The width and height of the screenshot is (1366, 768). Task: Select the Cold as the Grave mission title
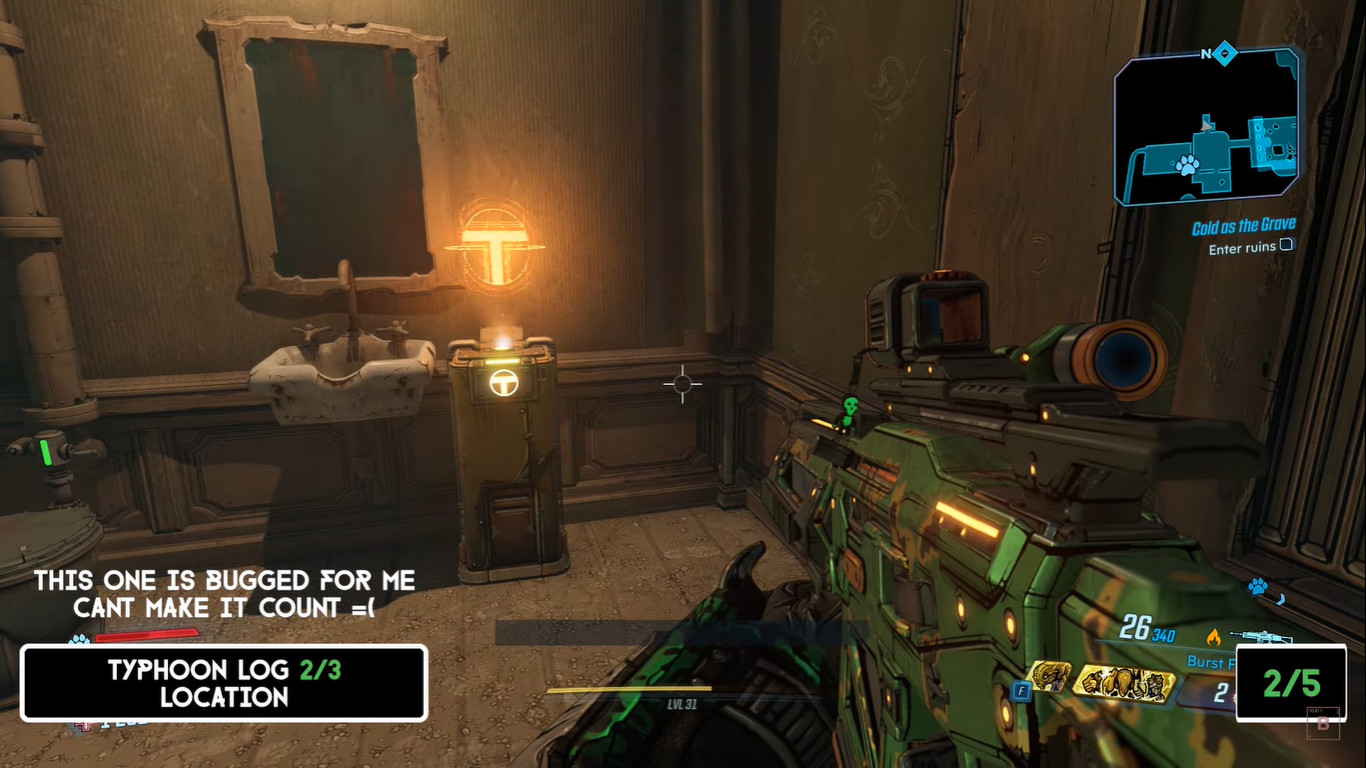click(1243, 224)
